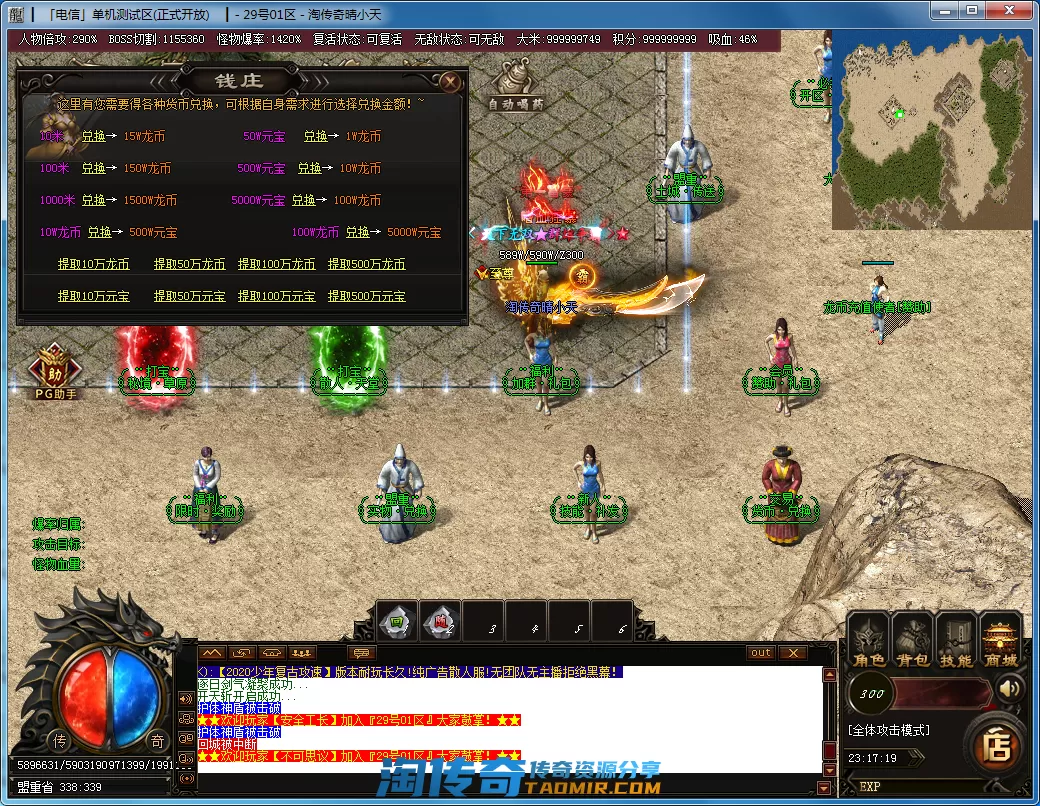Open the 背包 bag inventory
Screen dimensions: 1040x806
pyautogui.click(x=912, y=641)
